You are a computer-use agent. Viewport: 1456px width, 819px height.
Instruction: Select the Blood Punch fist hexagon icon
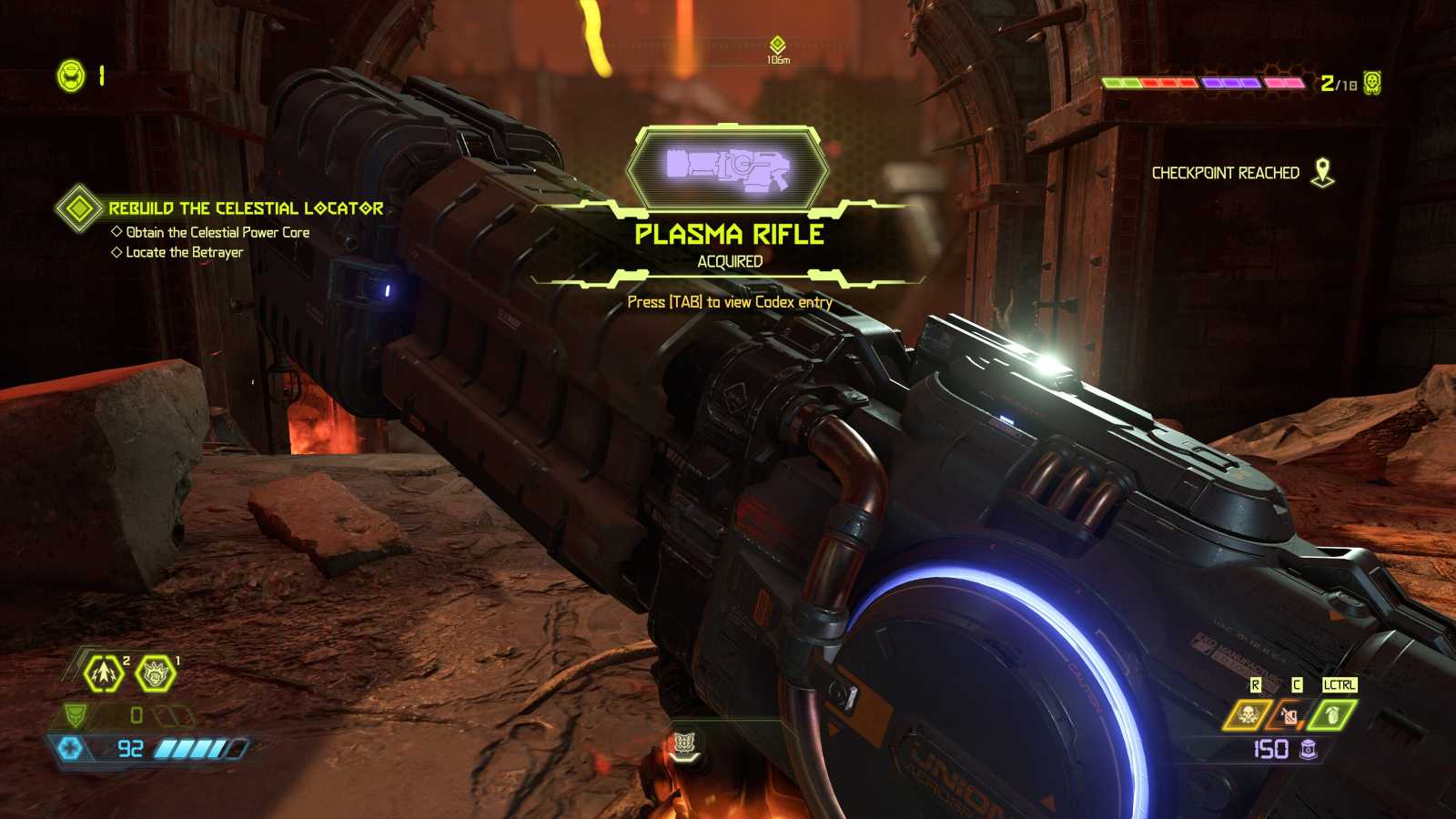156,674
